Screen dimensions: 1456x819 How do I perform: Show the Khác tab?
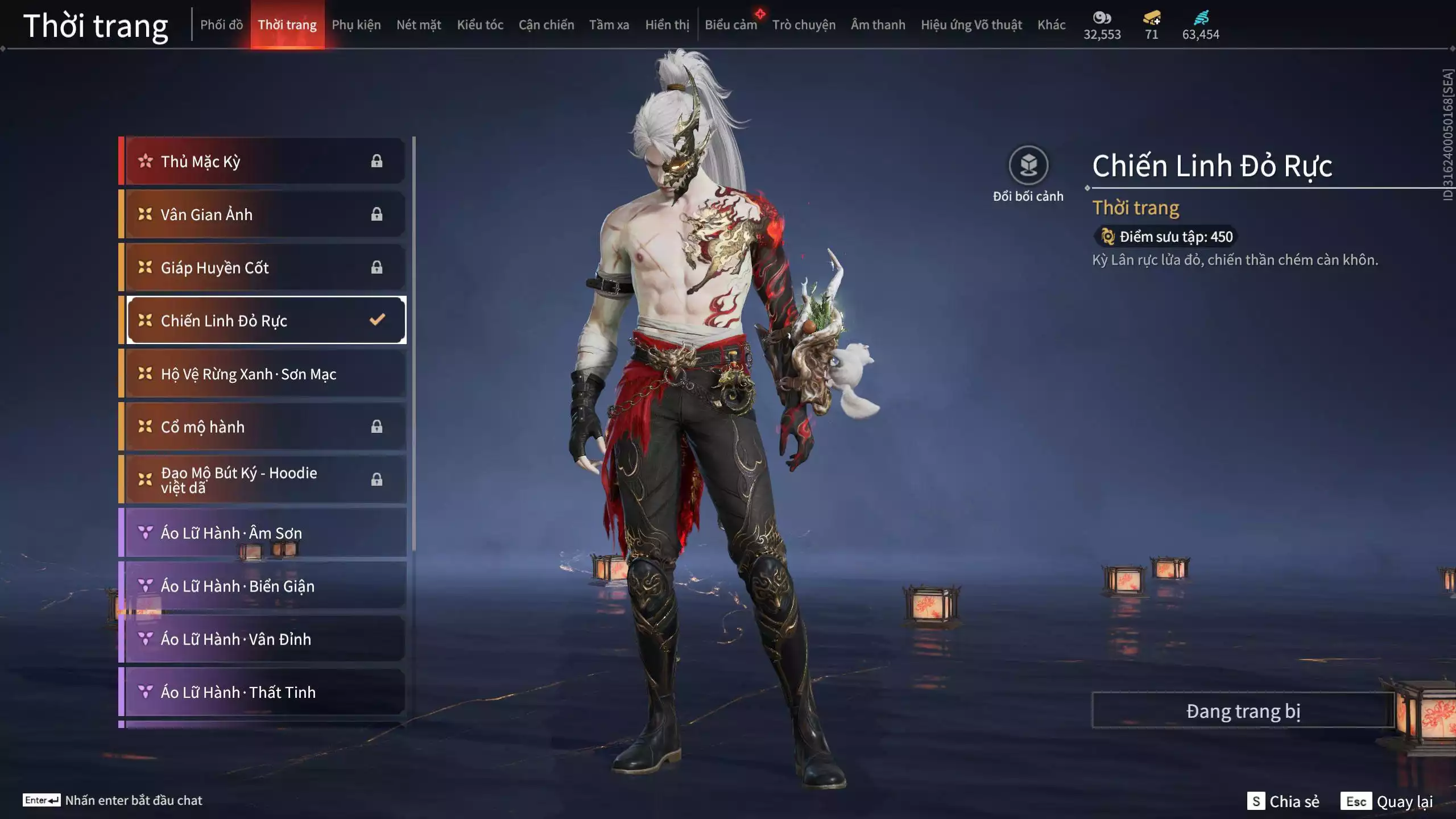pos(1051,25)
